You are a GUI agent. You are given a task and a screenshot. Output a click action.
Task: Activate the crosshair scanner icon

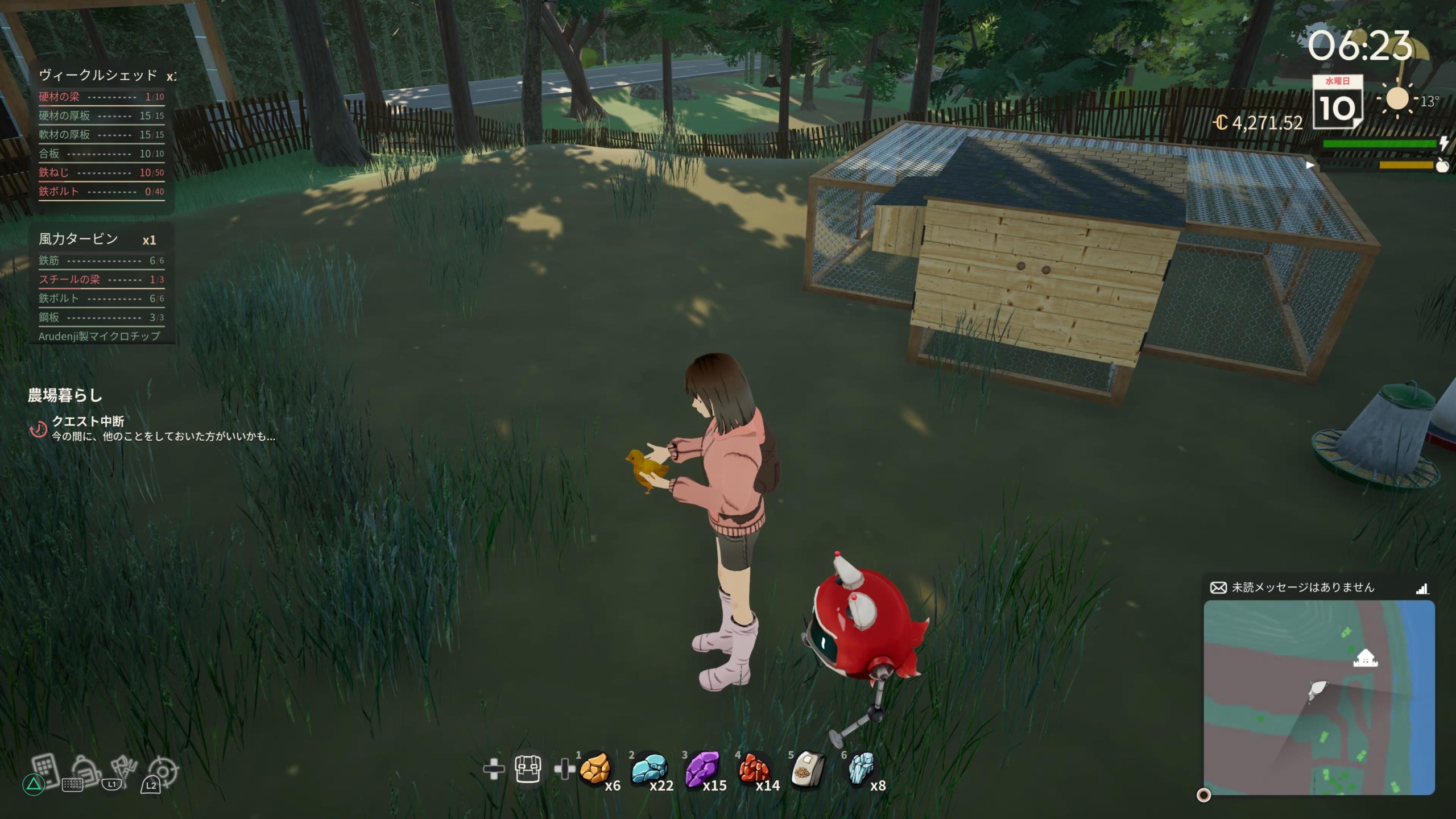tap(164, 771)
